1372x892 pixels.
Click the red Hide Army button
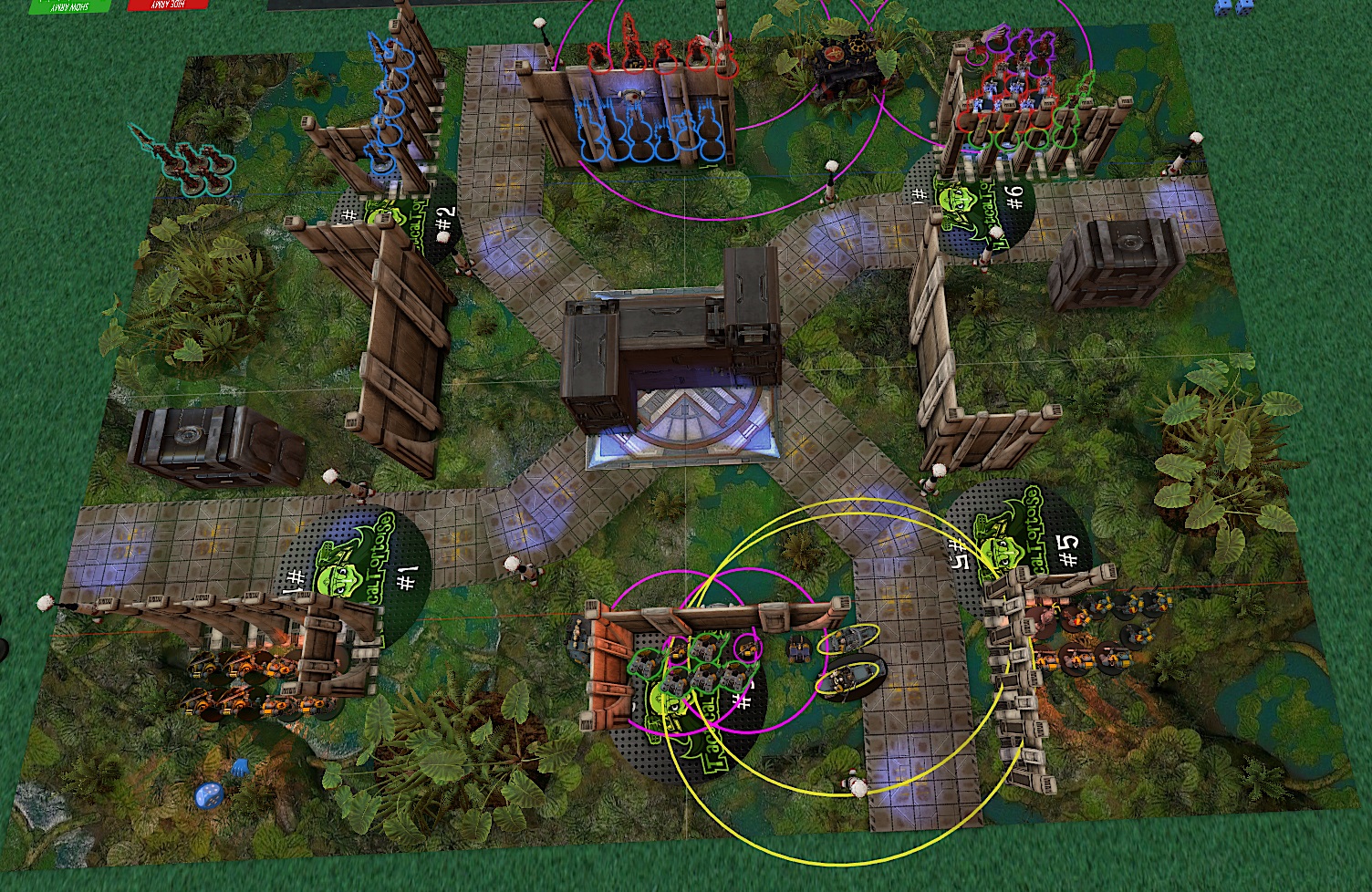[x=166, y=5]
